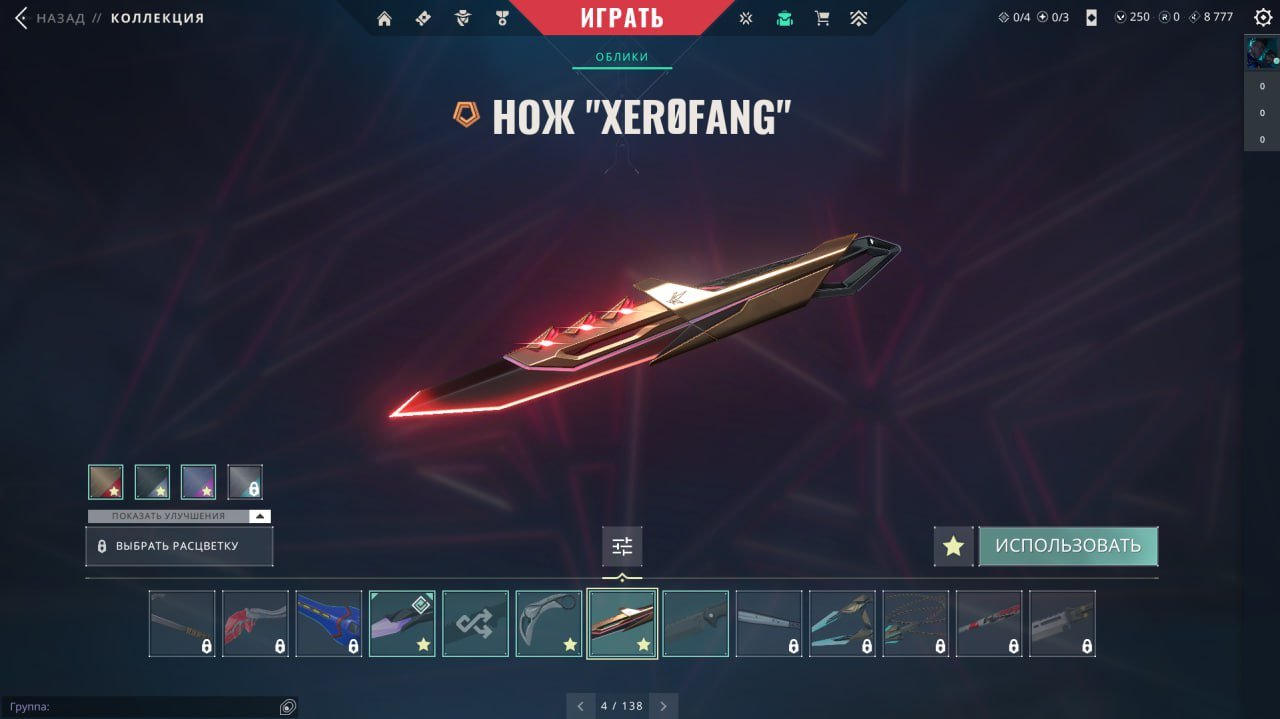Click the red ИГРАТЬ button

point(621,18)
